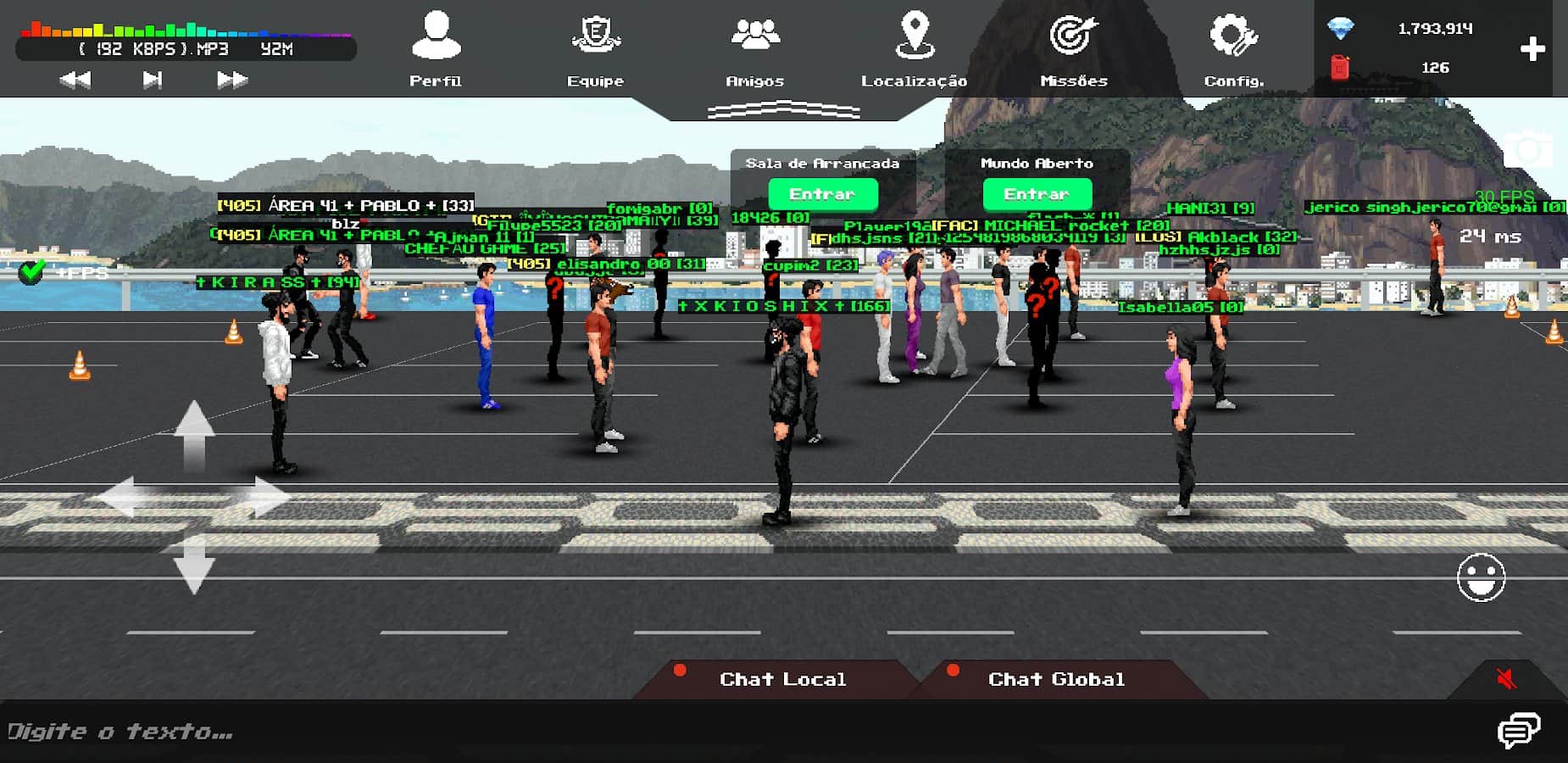The height and width of the screenshot is (763, 1568).
Task: Toggle the +FPS green checkmark
Action: tap(32, 272)
